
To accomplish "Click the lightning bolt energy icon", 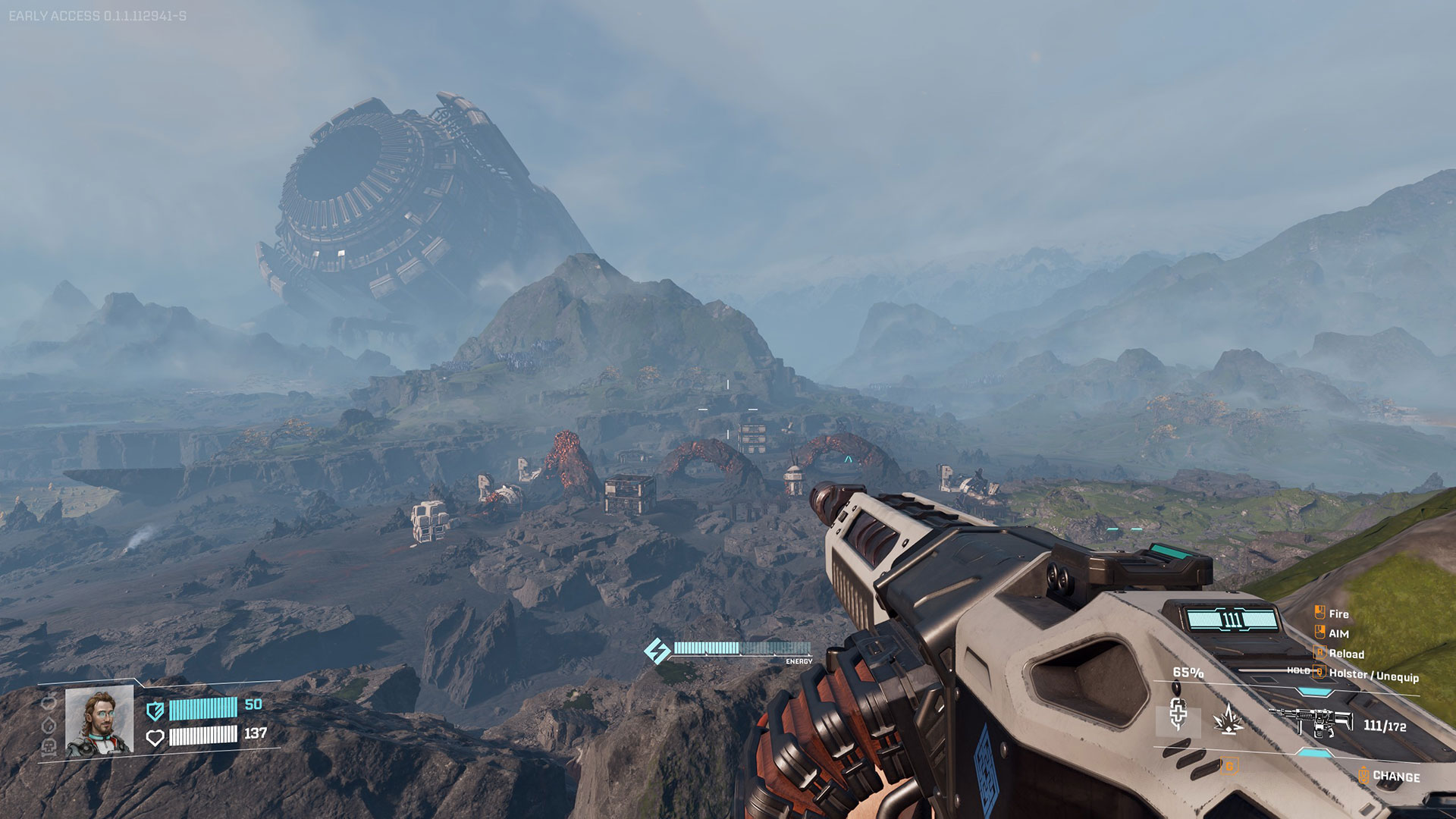I will [656, 651].
